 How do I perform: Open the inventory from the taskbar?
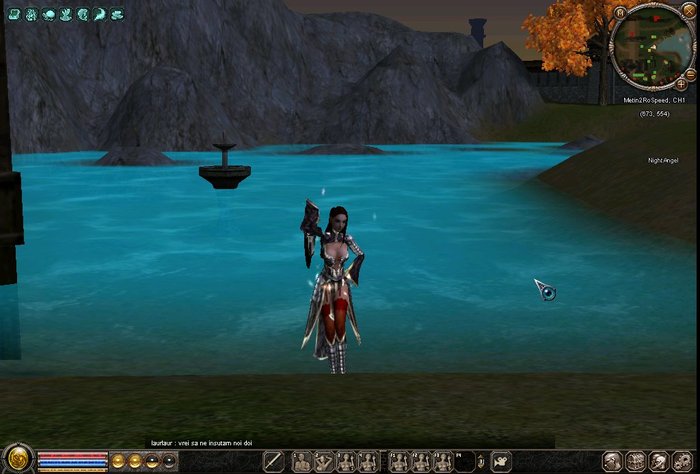tap(636, 462)
